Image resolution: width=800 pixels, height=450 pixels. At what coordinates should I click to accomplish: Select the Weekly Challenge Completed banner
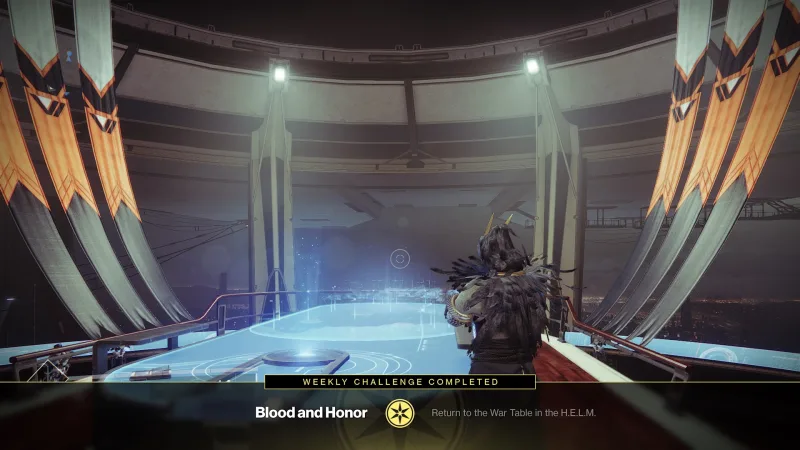tap(400, 381)
